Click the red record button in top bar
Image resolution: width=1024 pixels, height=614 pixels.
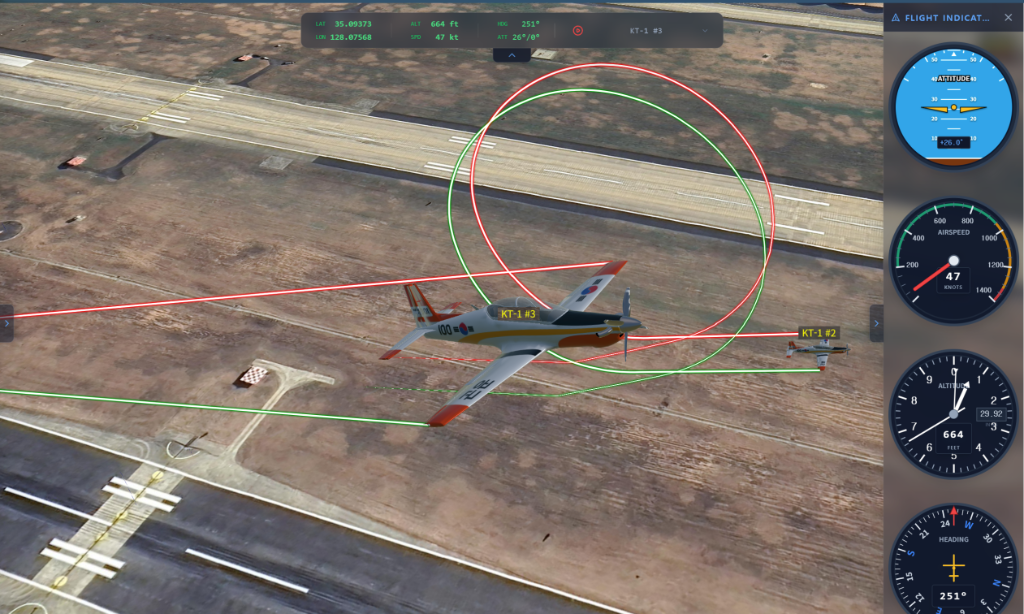point(577,30)
